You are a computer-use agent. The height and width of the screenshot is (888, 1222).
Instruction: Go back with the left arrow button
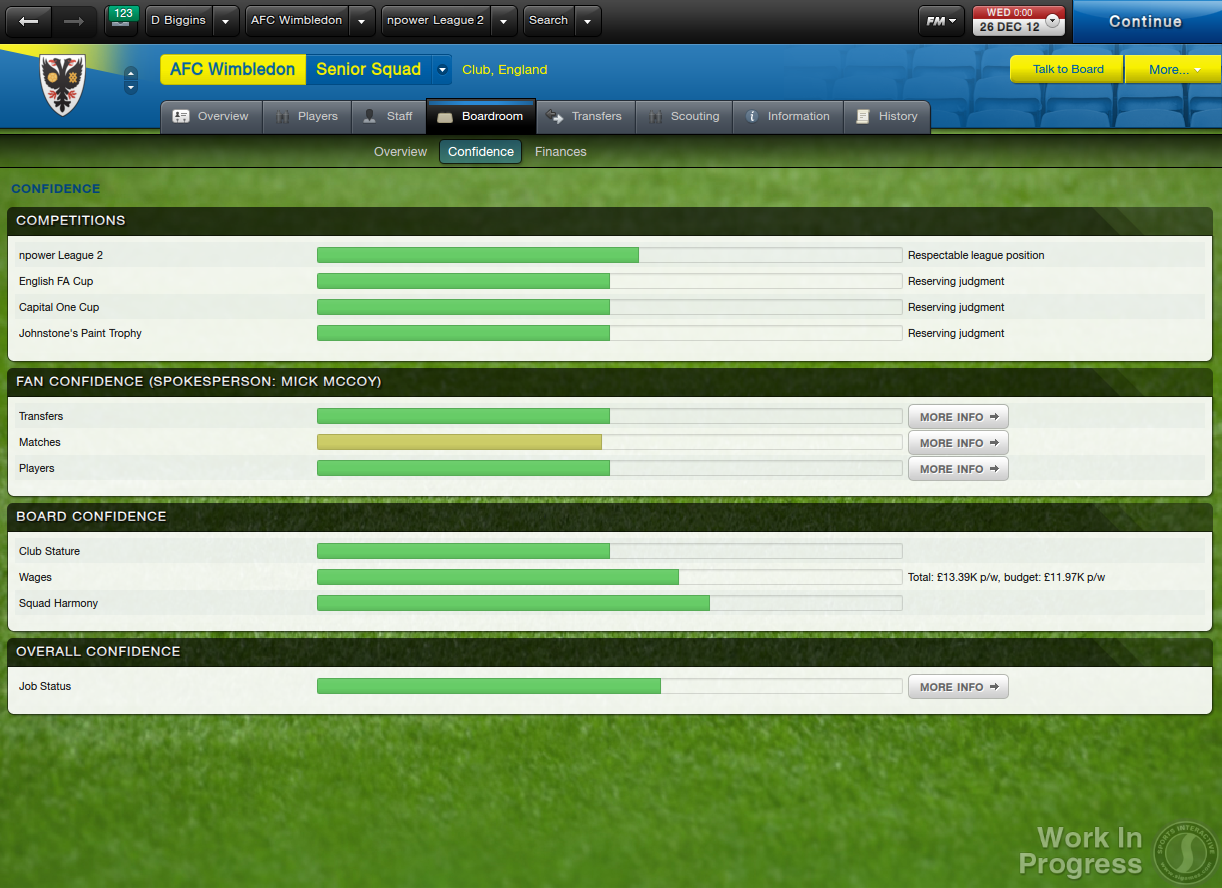click(30, 21)
